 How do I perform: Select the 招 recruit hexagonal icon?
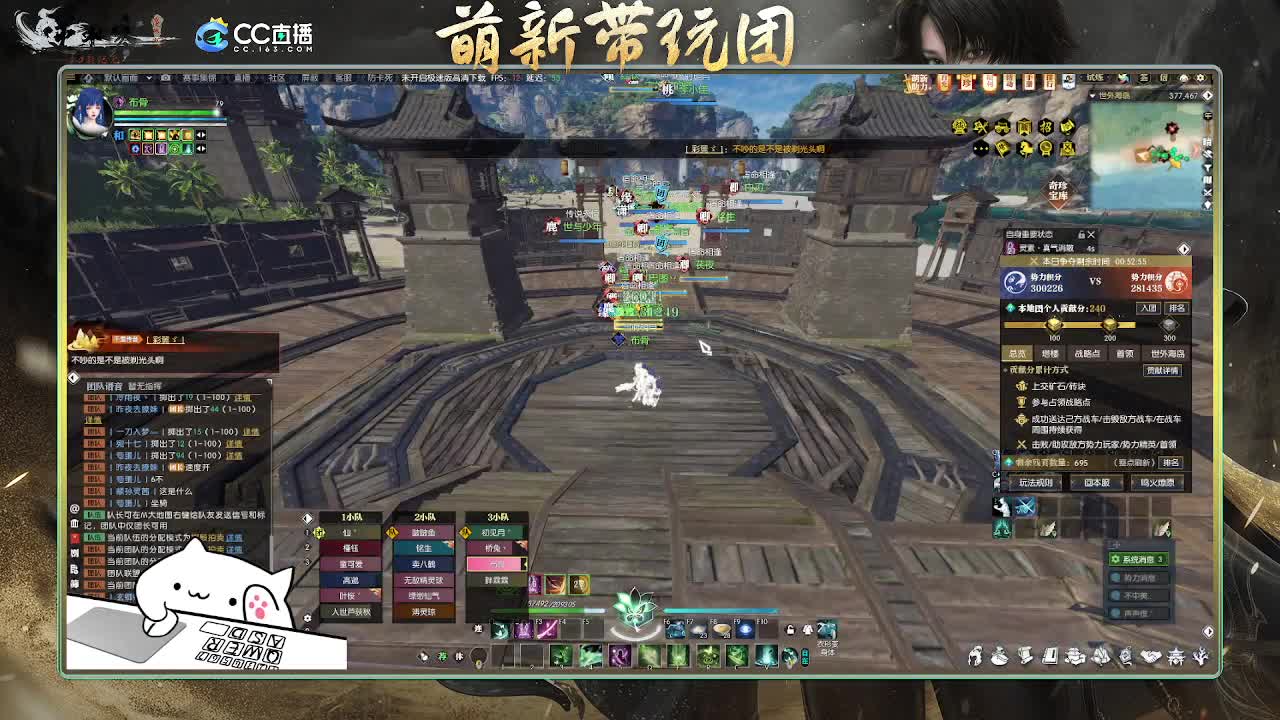point(1048,127)
